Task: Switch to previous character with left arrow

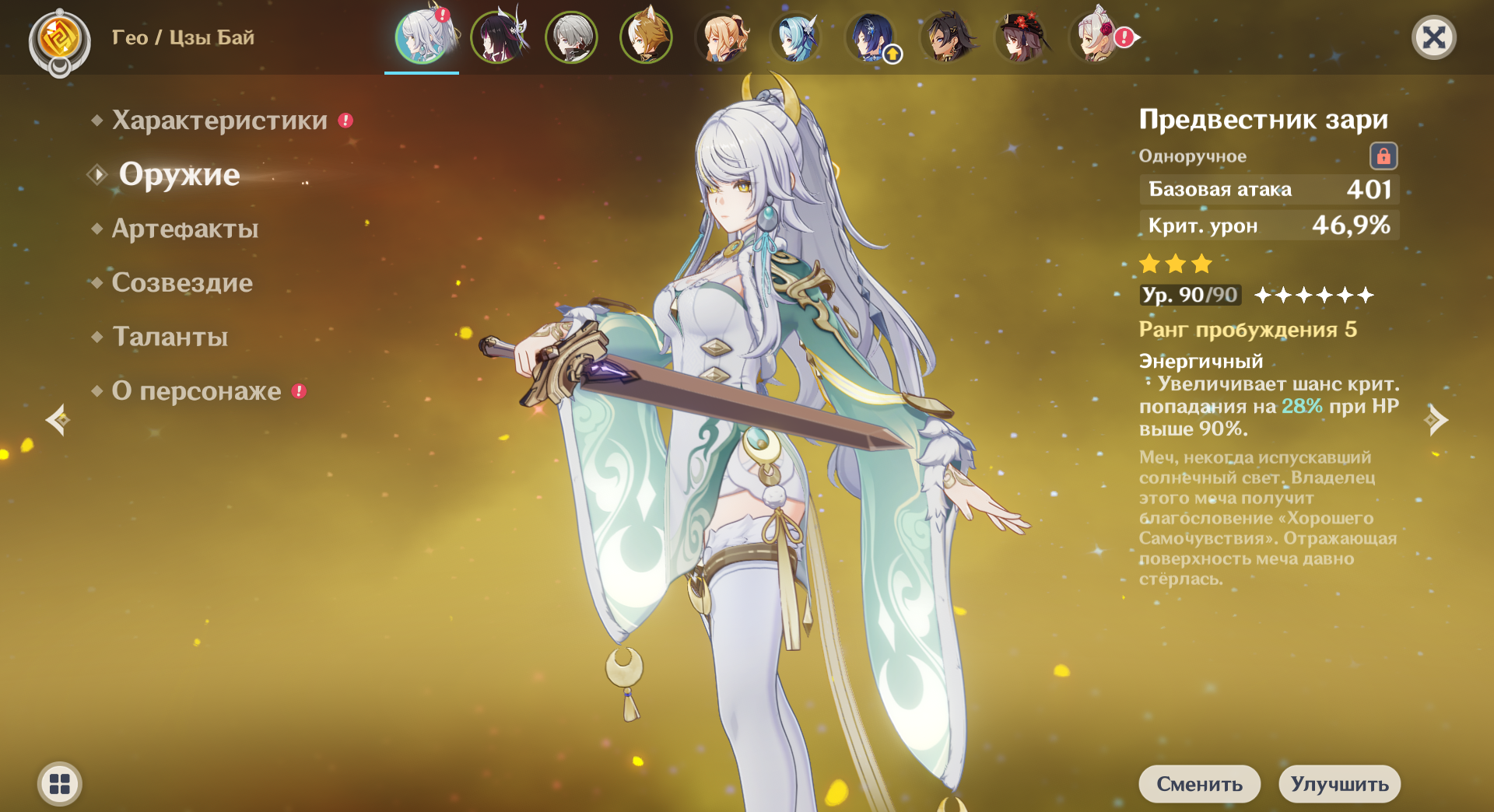Action: point(58,420)
